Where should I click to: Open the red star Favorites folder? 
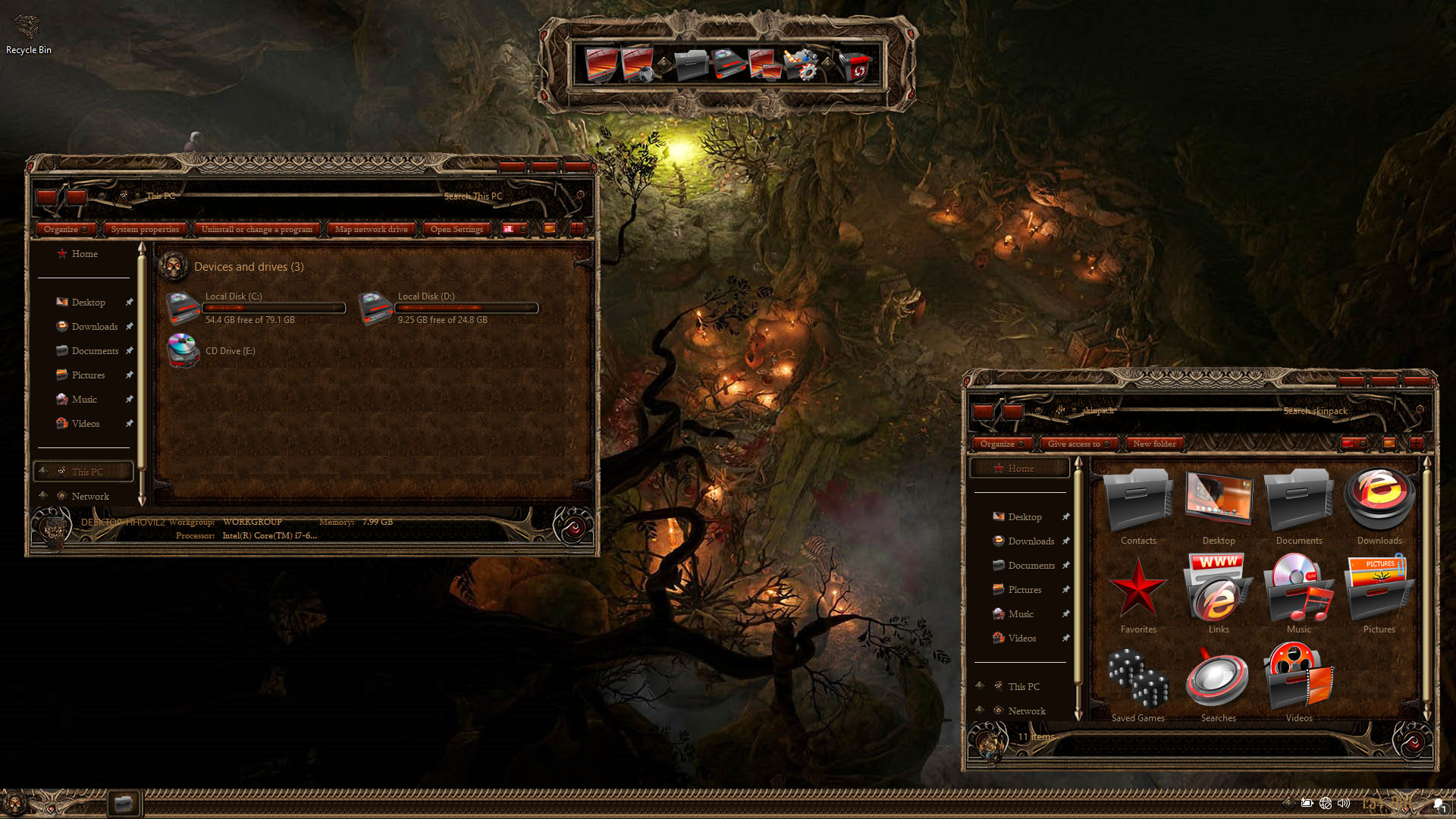click(x=1137, y=593)
